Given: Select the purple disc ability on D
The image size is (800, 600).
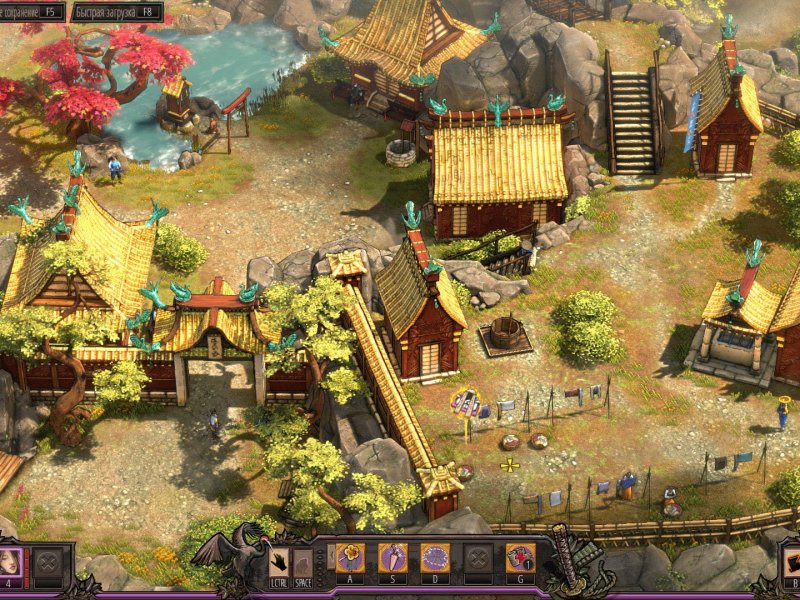Looking at the screenshot, I should [x=435, y=558].
